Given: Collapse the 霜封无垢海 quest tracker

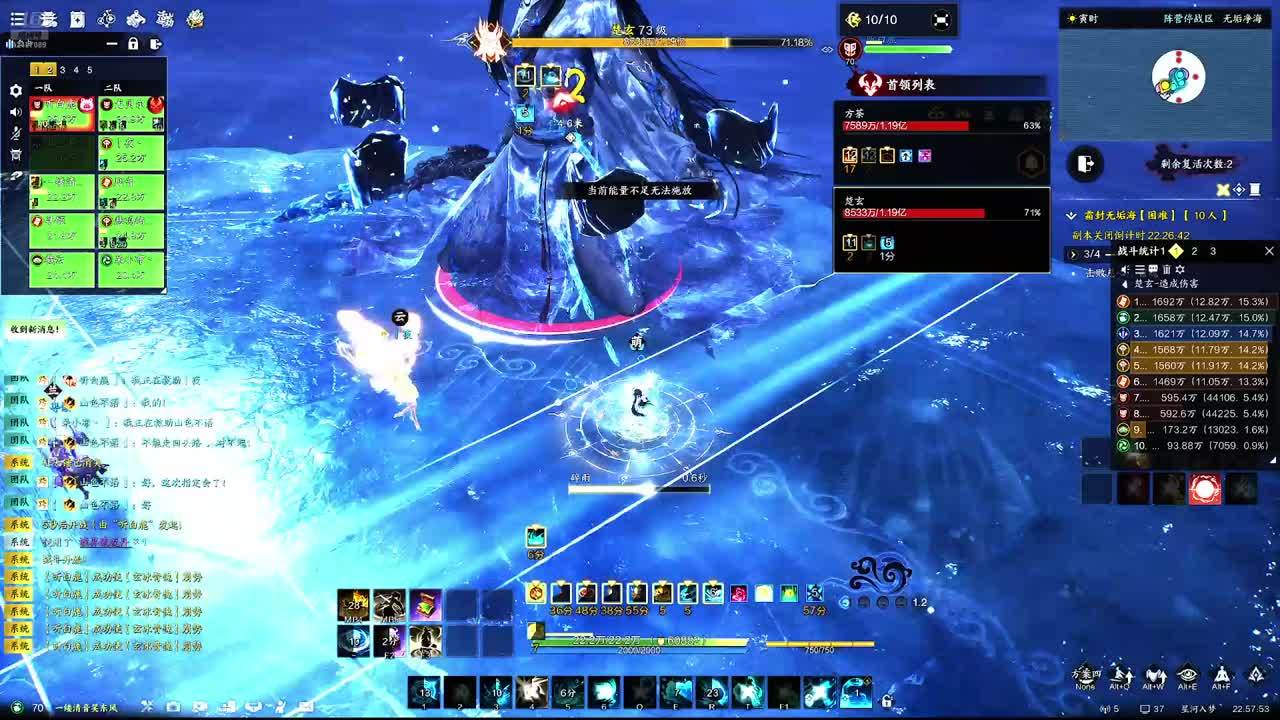Looking at the screenshot, I should coord(1073,215).
